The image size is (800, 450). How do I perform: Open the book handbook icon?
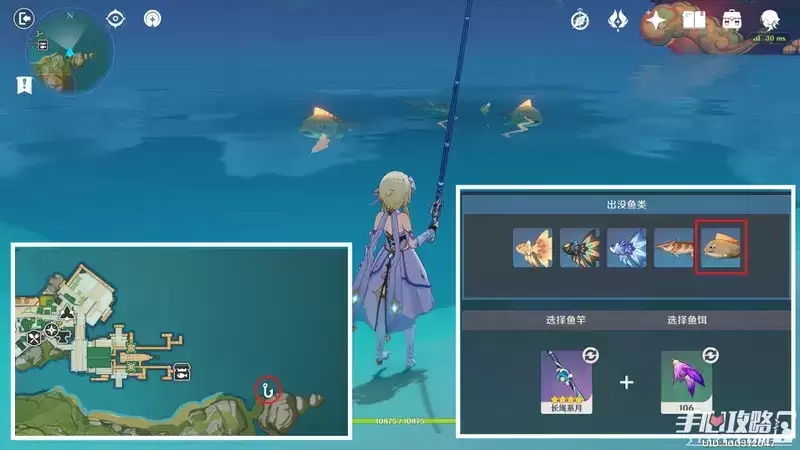pos(694,20)
